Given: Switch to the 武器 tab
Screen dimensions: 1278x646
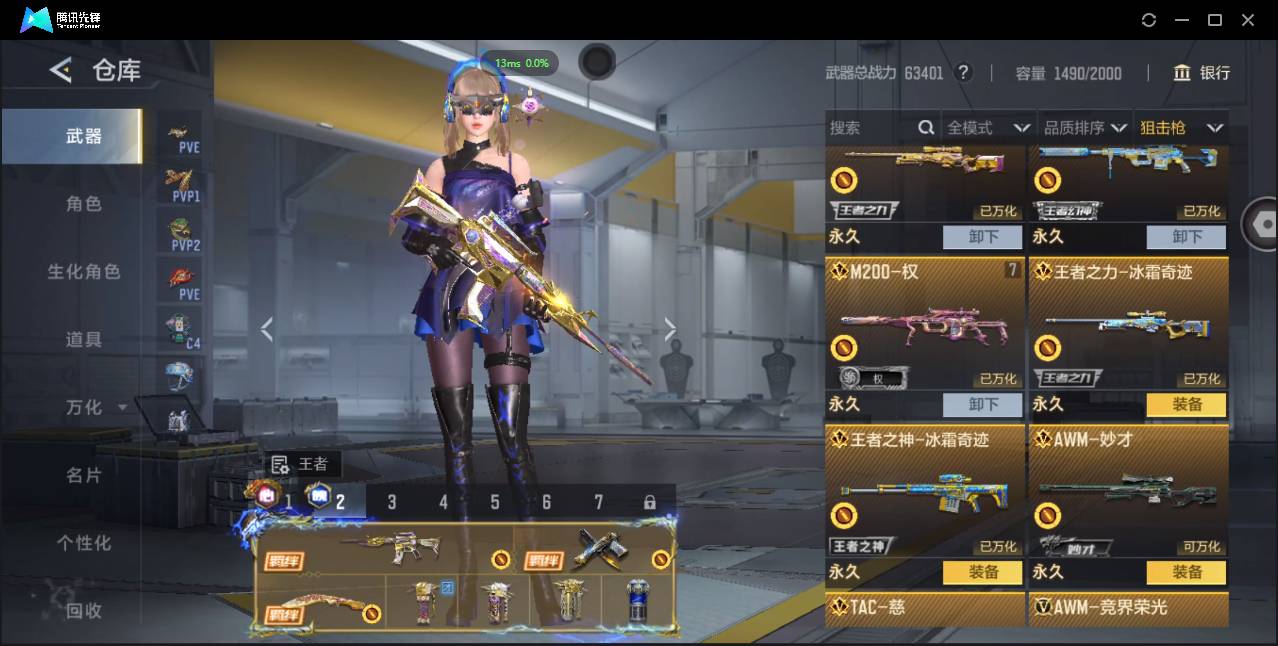Looking at the screenshot, I should (x=84, y=136).
